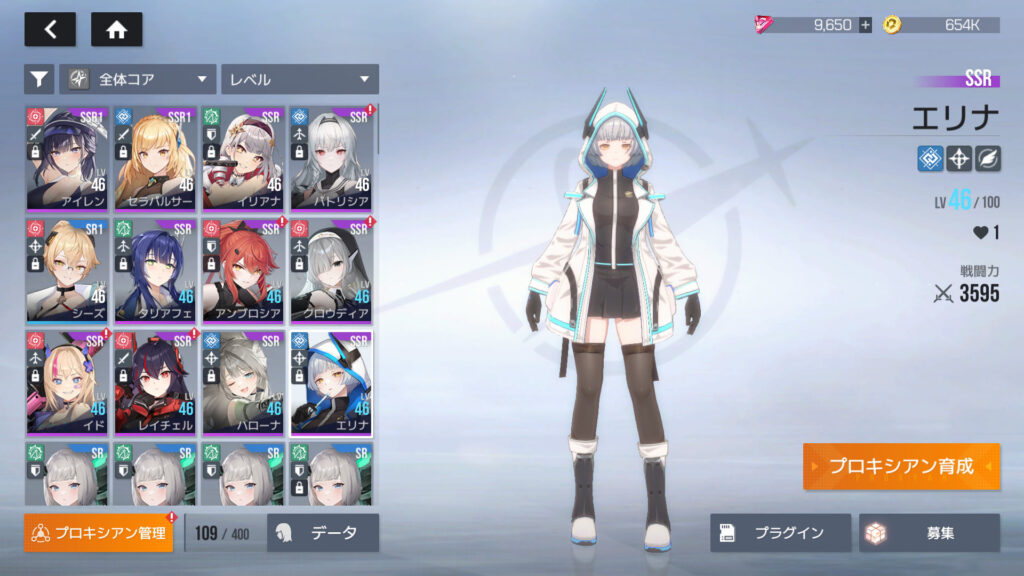This screenshot has height=576, width=1024.
Task: Select the セラパルサー character card
Action: point(155,156)
